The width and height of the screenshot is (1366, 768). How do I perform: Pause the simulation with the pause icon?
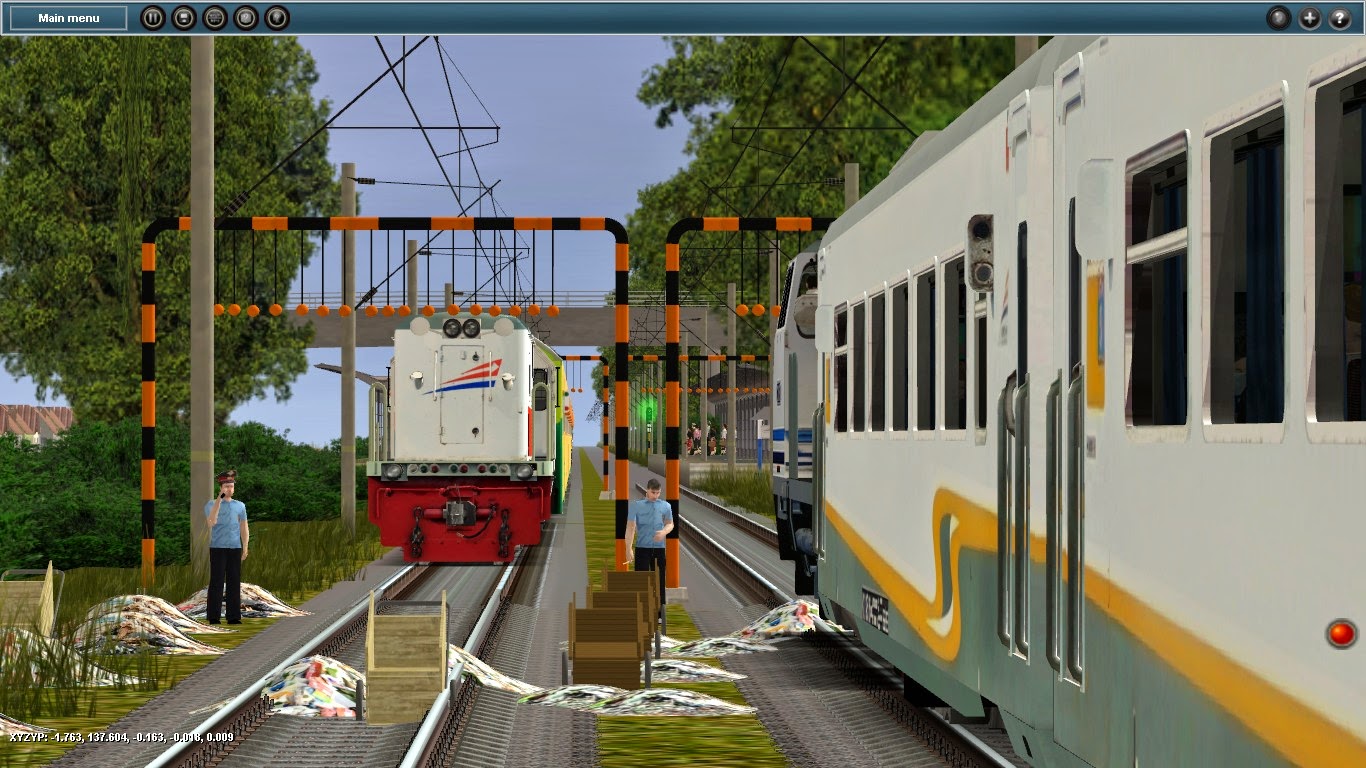tap(153, 16)
